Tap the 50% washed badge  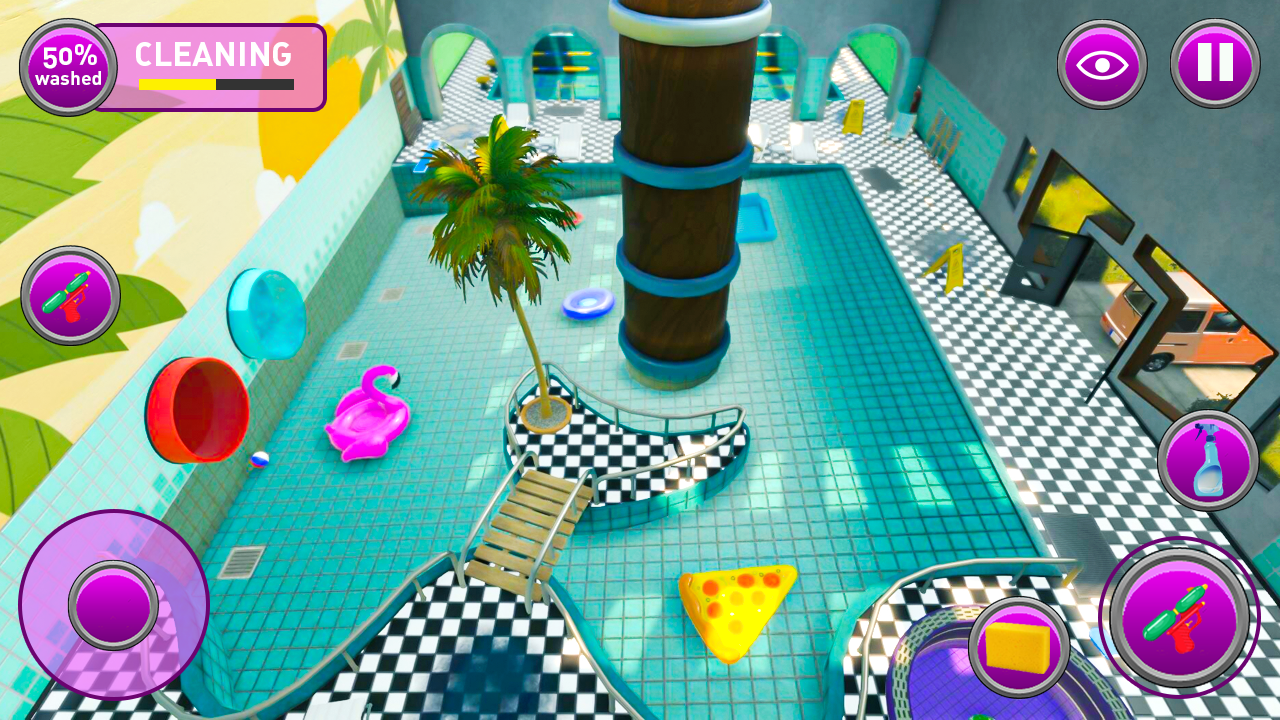point(67,67)
